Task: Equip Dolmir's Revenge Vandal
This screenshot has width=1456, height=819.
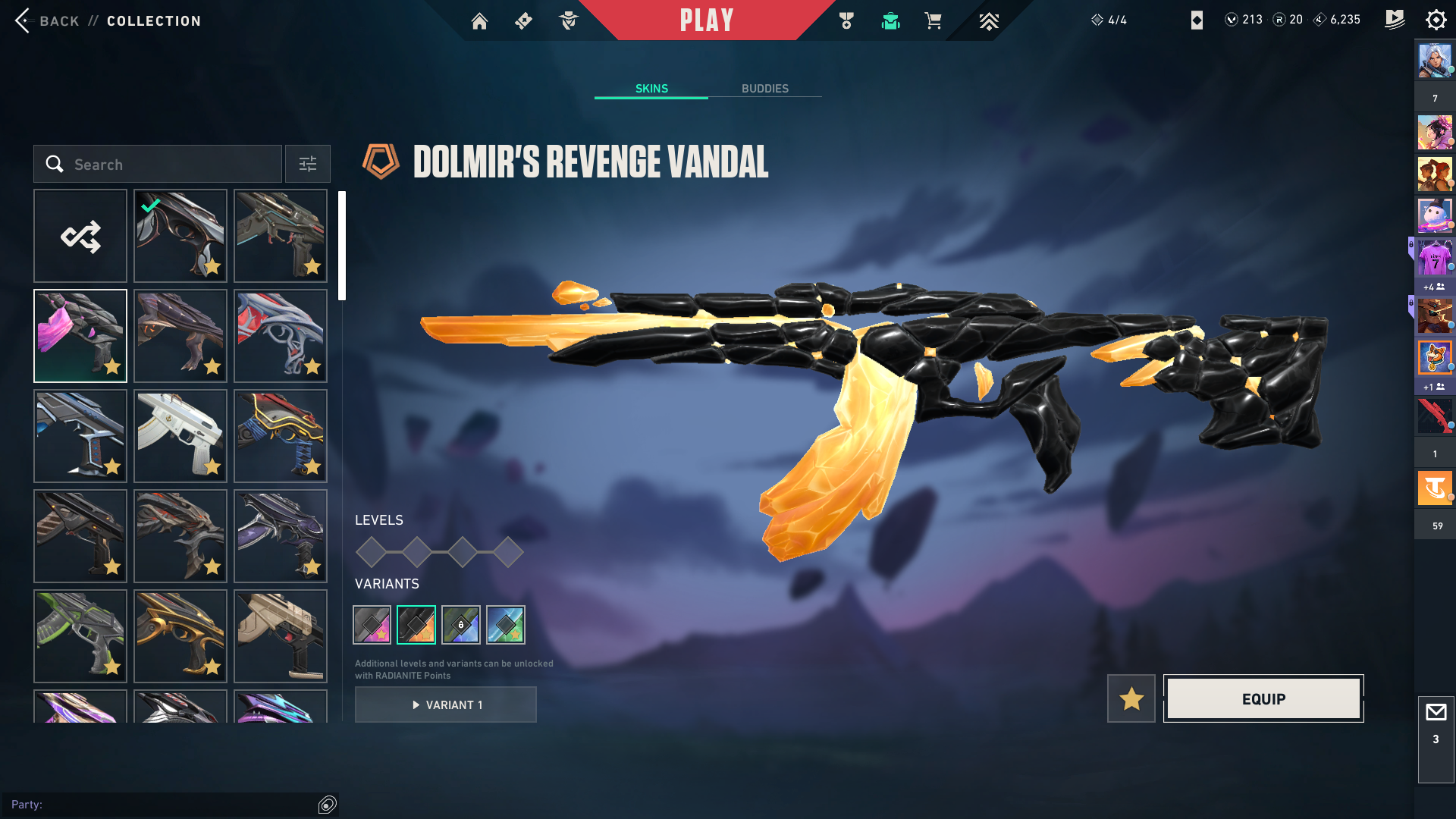Action: 1263,698
